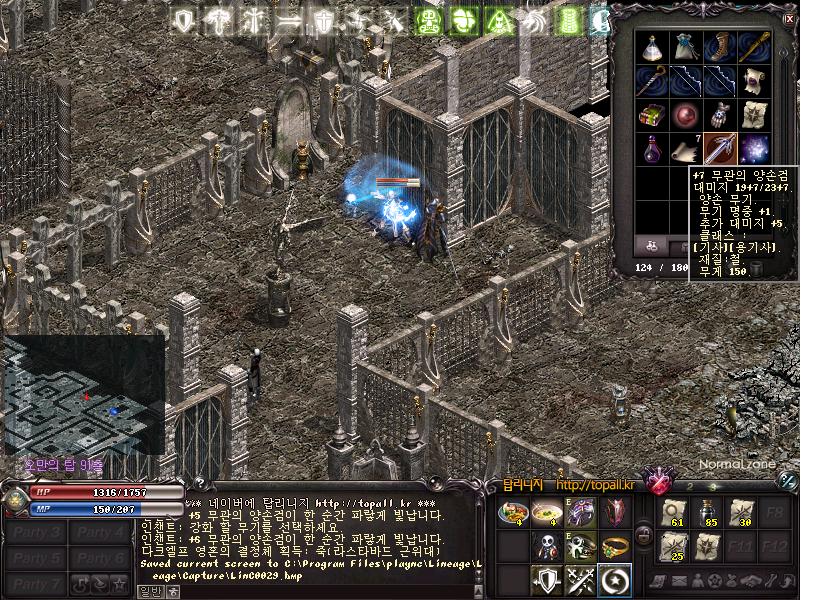Screen dimensions: 840x600
Task: Choose the leather boots inventory slot
Action: point(719,48)
